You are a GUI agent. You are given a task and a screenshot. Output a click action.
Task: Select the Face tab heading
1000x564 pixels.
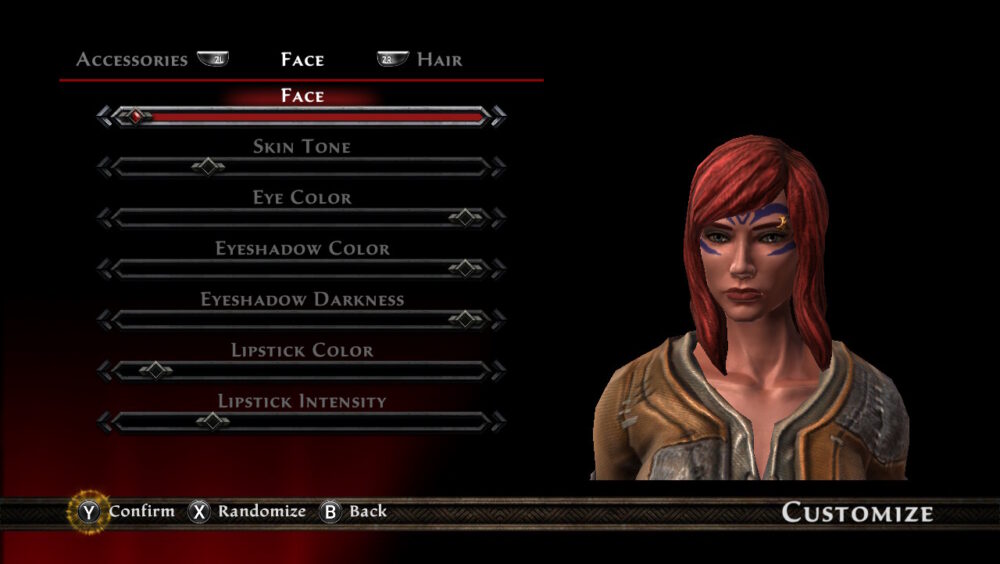302,60
